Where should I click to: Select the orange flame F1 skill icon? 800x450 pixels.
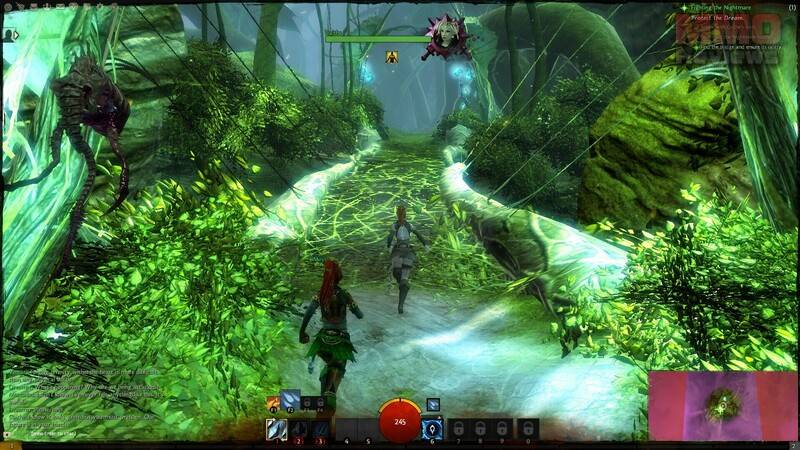(273, 402)
